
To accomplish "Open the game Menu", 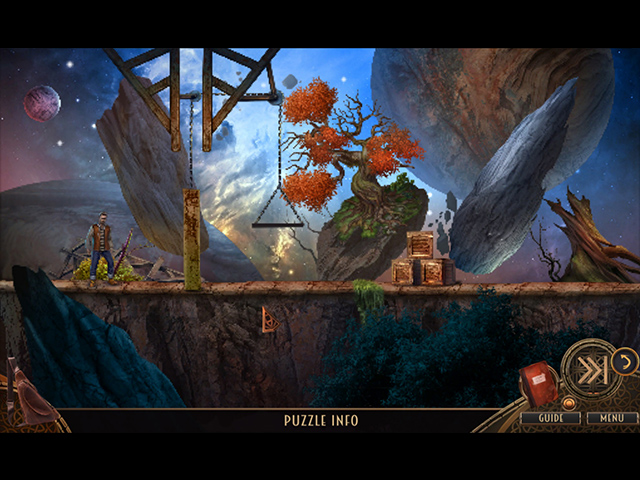I will click(612, 418).
